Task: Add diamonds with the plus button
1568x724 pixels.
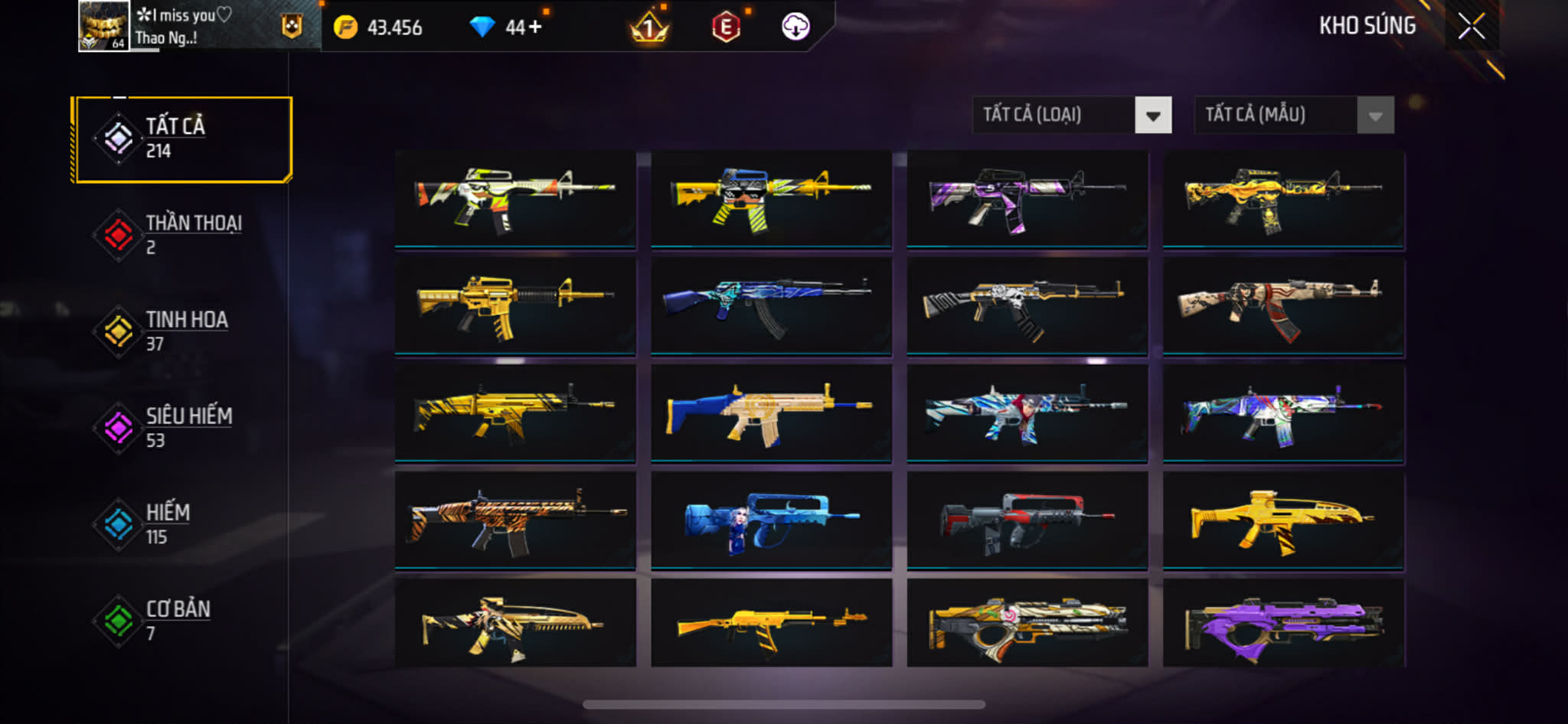Action: pos(534,28)
